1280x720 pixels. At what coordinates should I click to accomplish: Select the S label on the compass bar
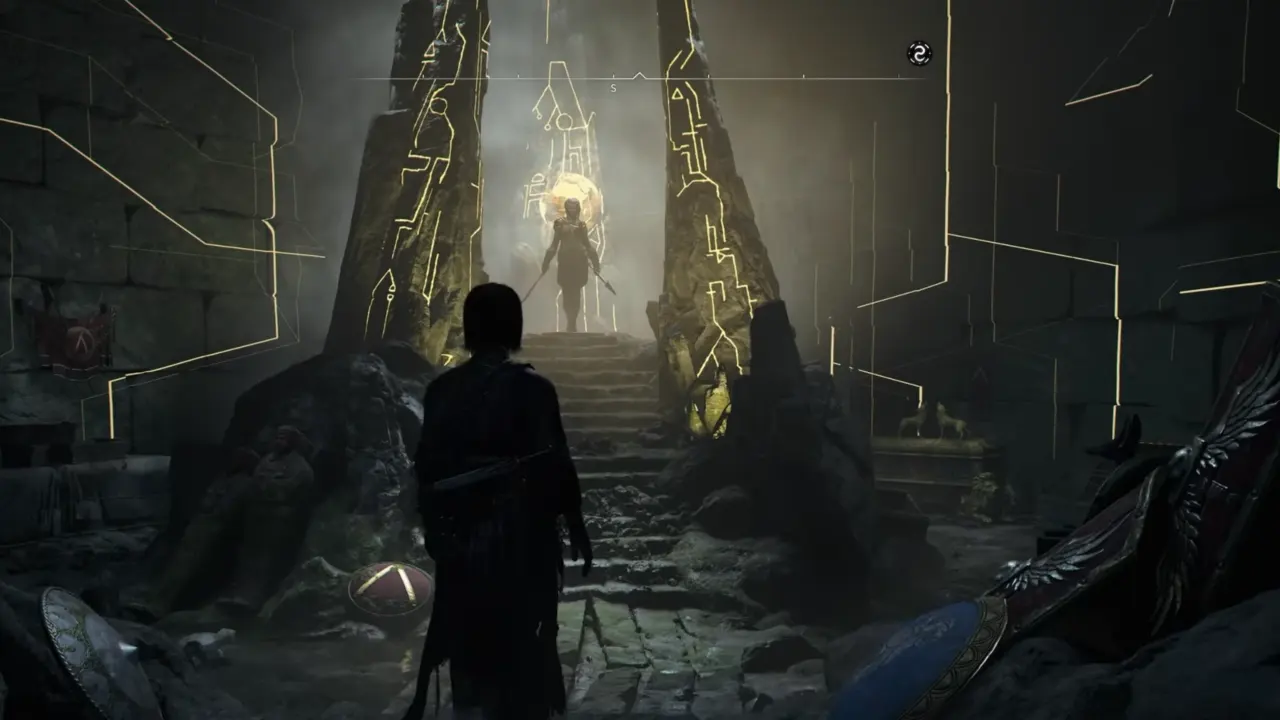612,87
